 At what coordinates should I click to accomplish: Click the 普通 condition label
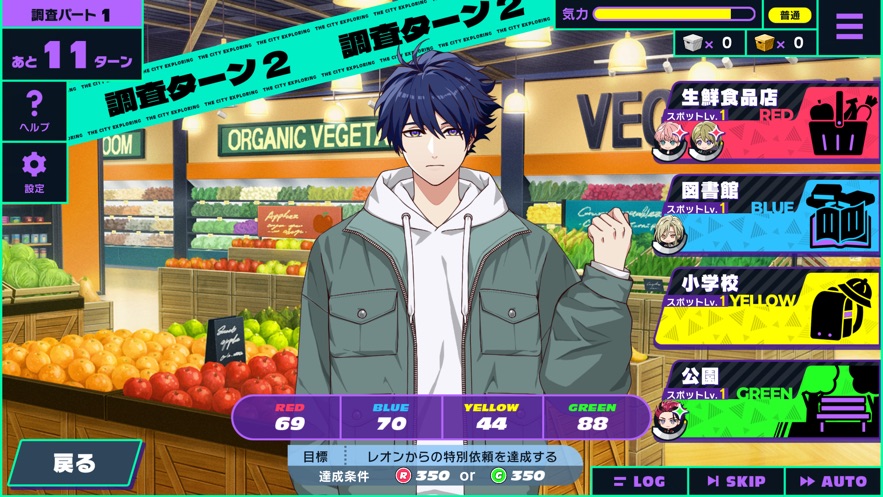[789, 15]
